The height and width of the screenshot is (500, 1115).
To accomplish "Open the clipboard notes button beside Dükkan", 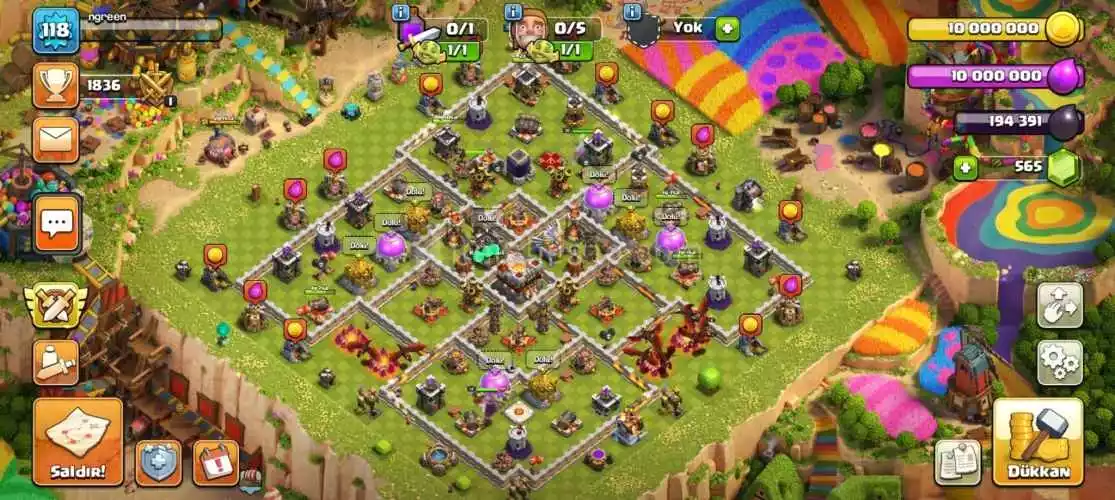I will pos(957,463).
